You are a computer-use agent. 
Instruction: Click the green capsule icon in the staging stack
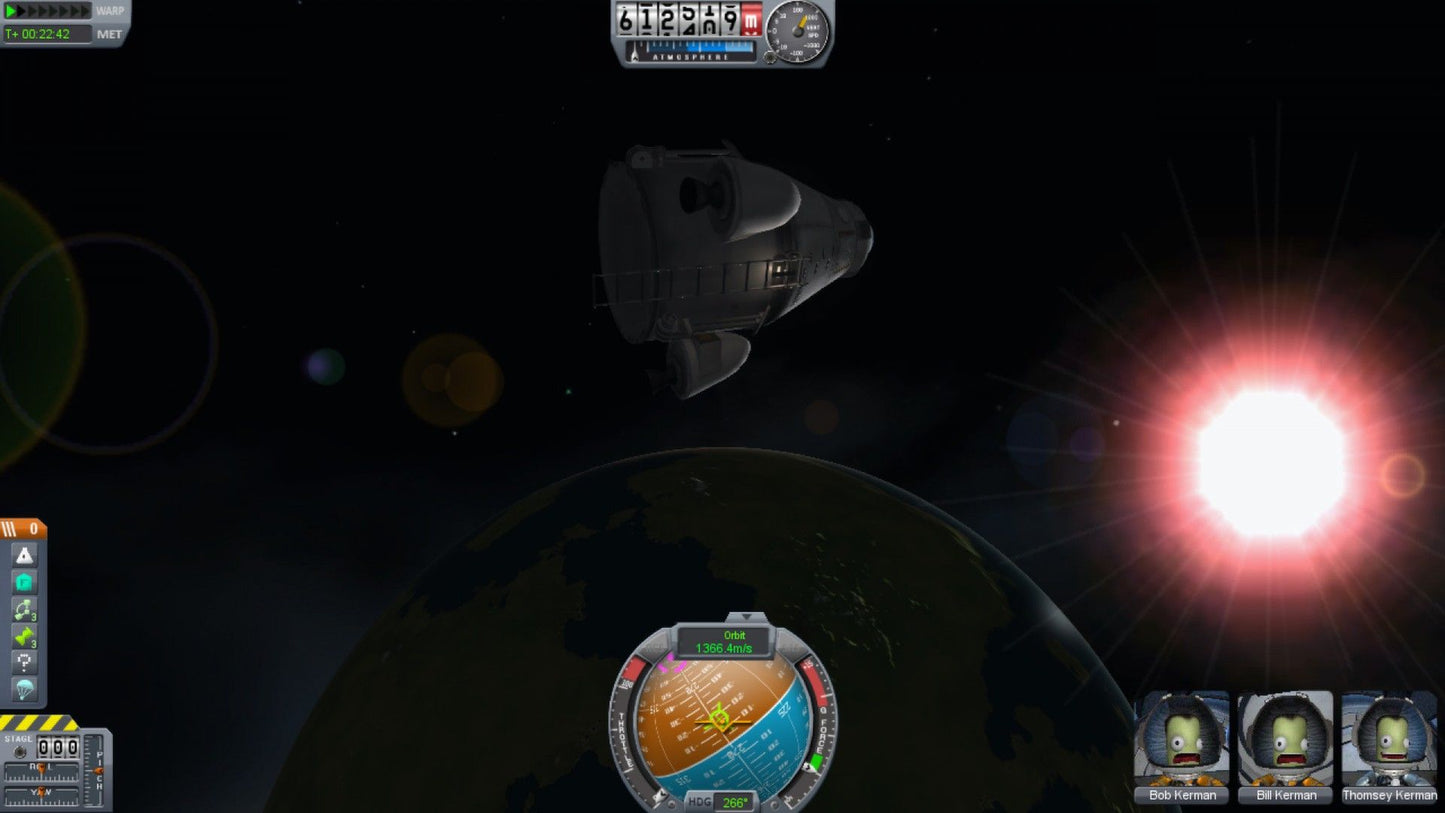click(24, 580)
